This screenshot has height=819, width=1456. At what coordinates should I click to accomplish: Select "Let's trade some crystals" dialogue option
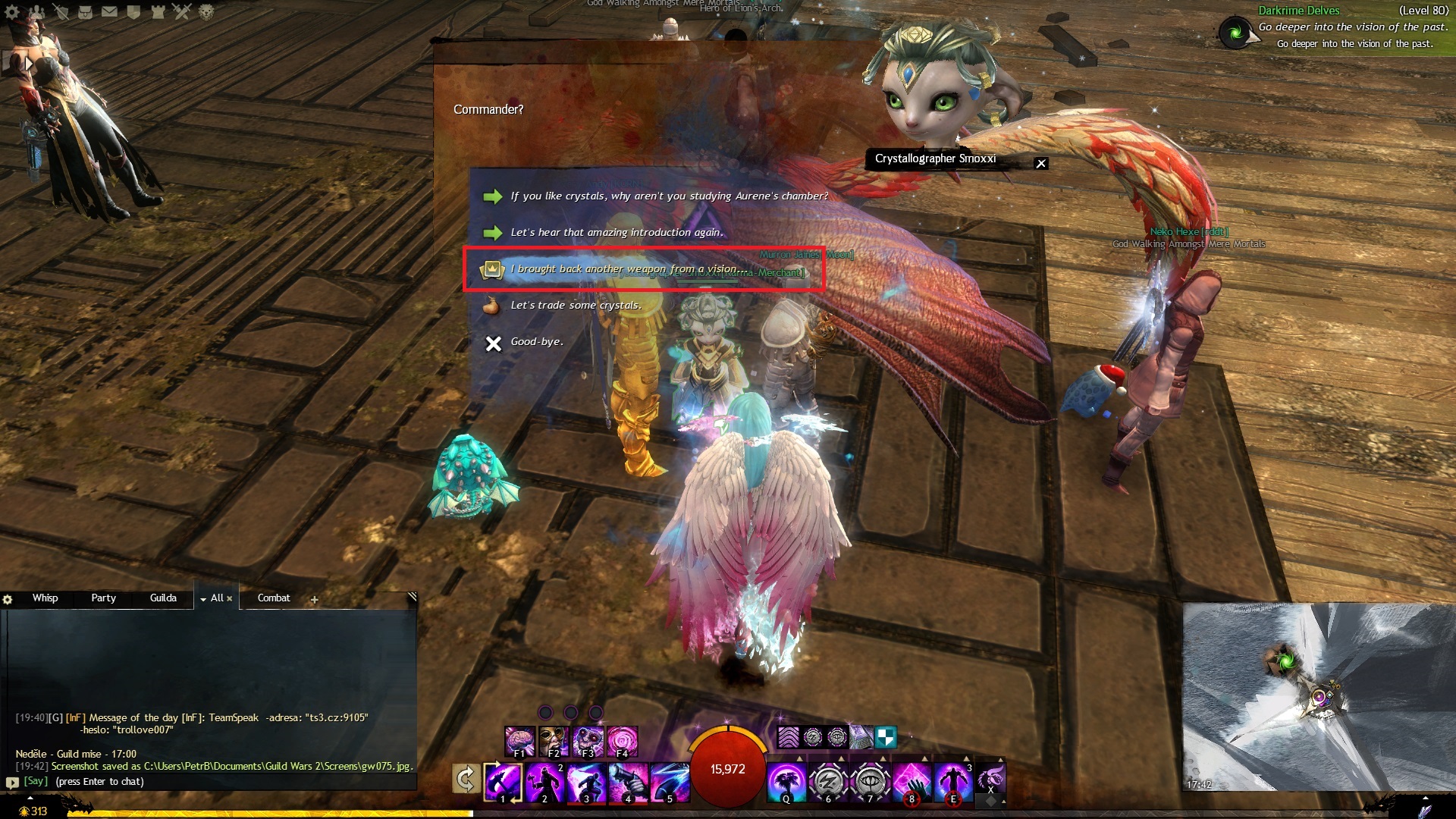pyautogui.click(x=575, y=306)
